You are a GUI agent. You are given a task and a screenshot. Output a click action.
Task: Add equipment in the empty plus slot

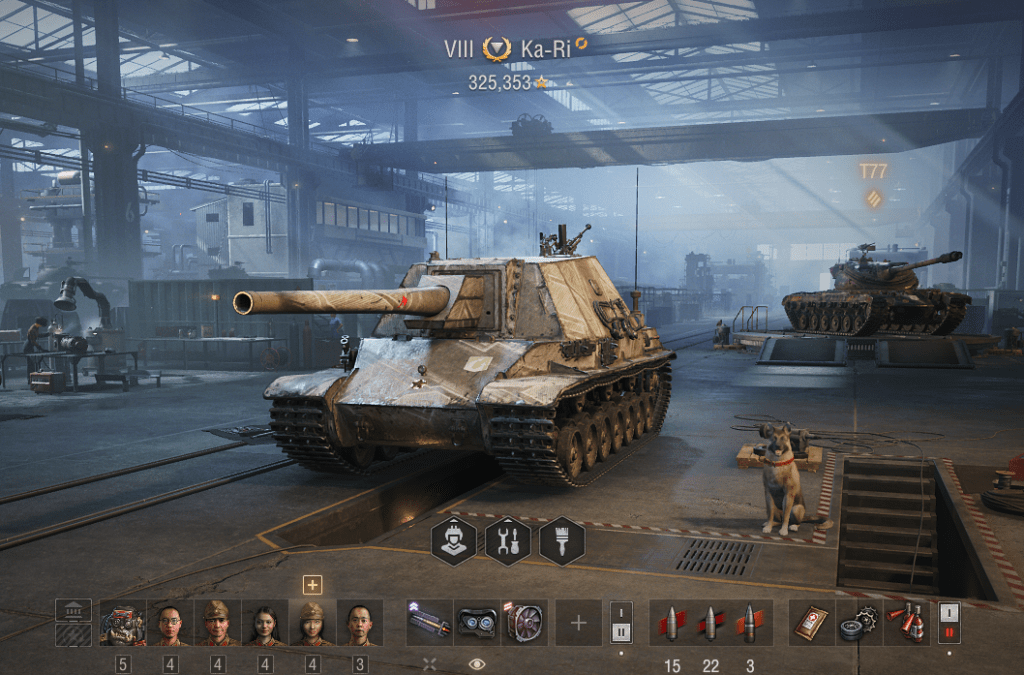click(x=579, y=623)
